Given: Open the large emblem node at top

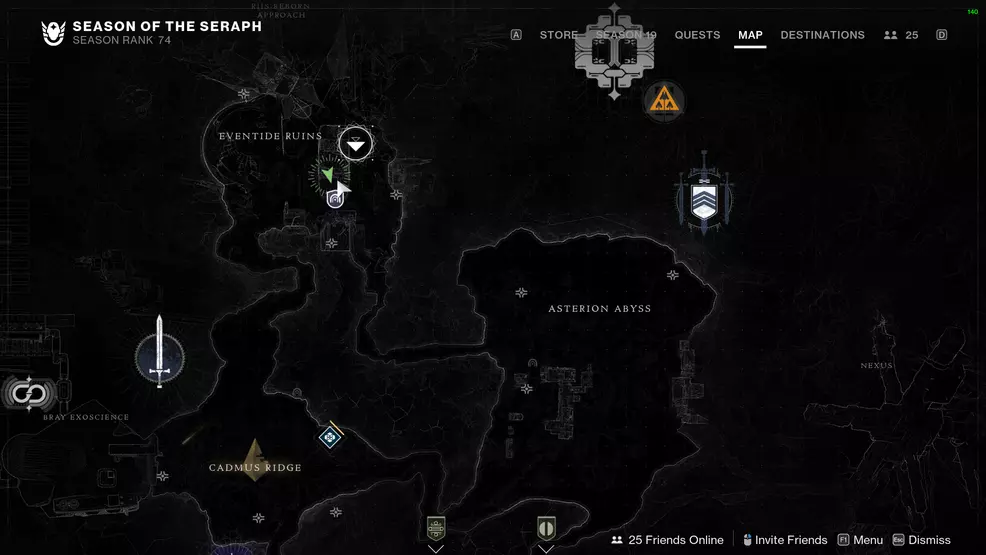Looking at the screenshot, I should click(x=614, y=52).
